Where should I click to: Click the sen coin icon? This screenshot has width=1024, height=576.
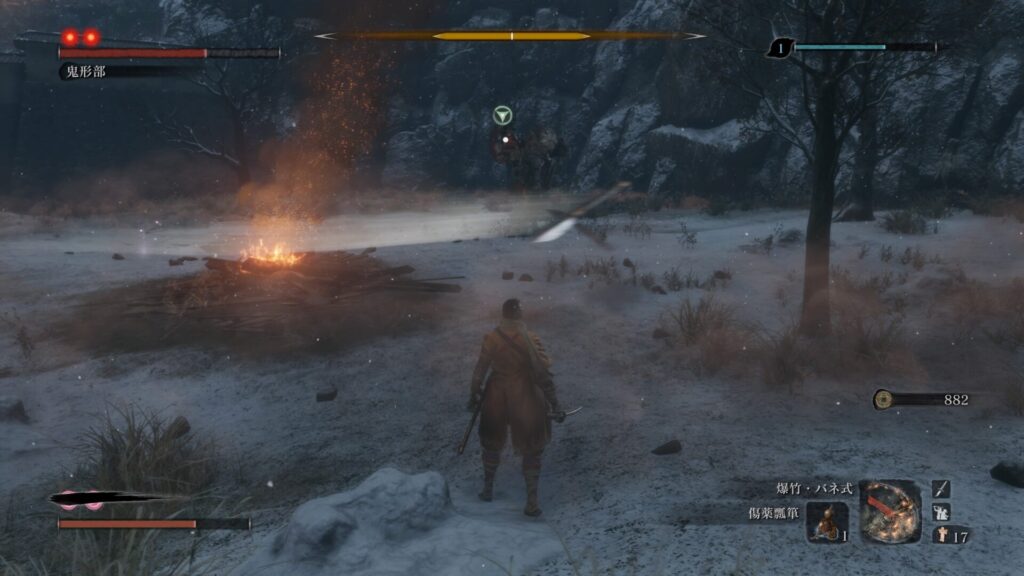(x=883, y=400)
